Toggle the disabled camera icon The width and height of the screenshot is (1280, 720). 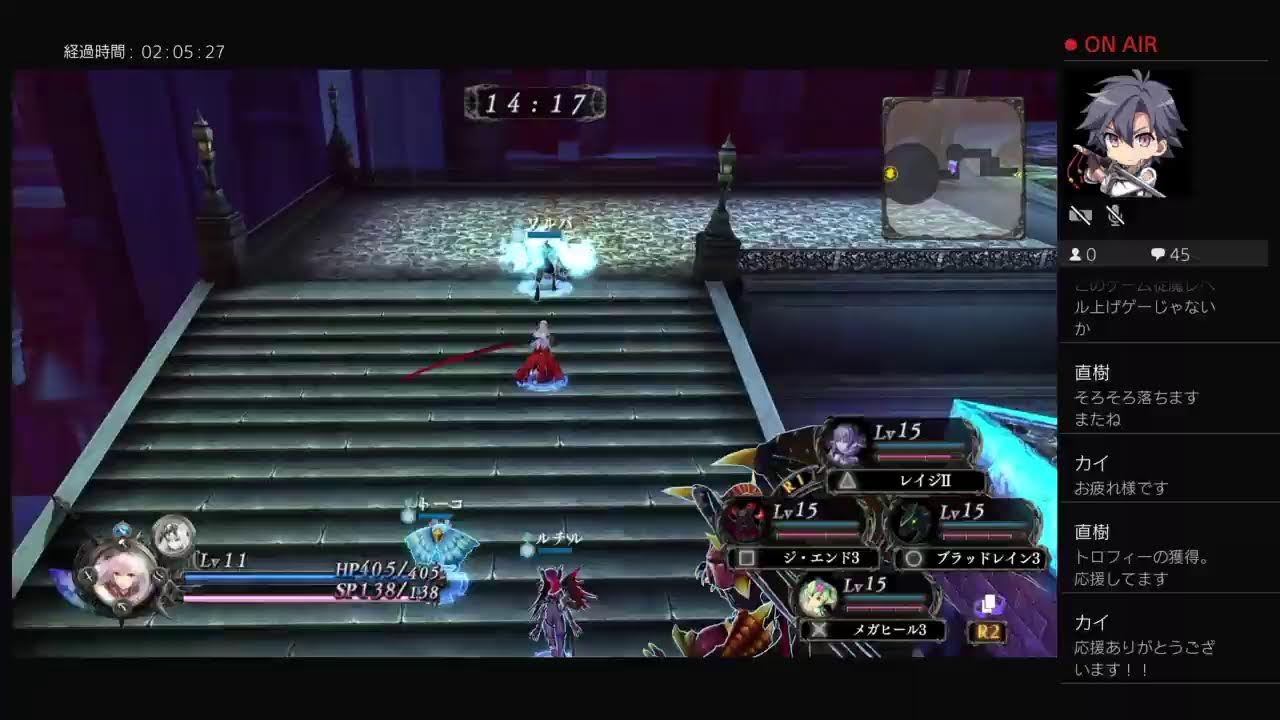pyautogui.click(x=1080, y=215)
